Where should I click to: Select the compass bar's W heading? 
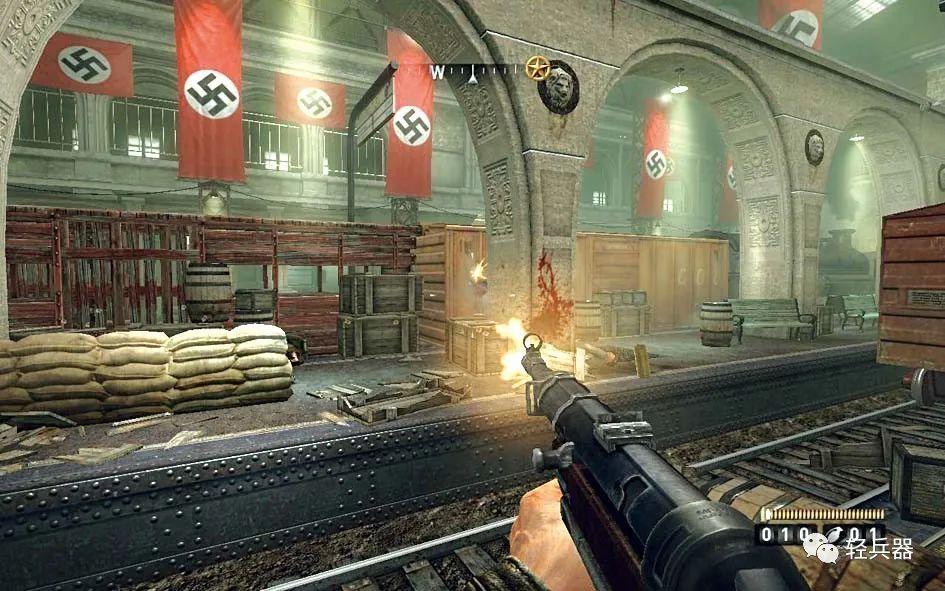point(437,71)
